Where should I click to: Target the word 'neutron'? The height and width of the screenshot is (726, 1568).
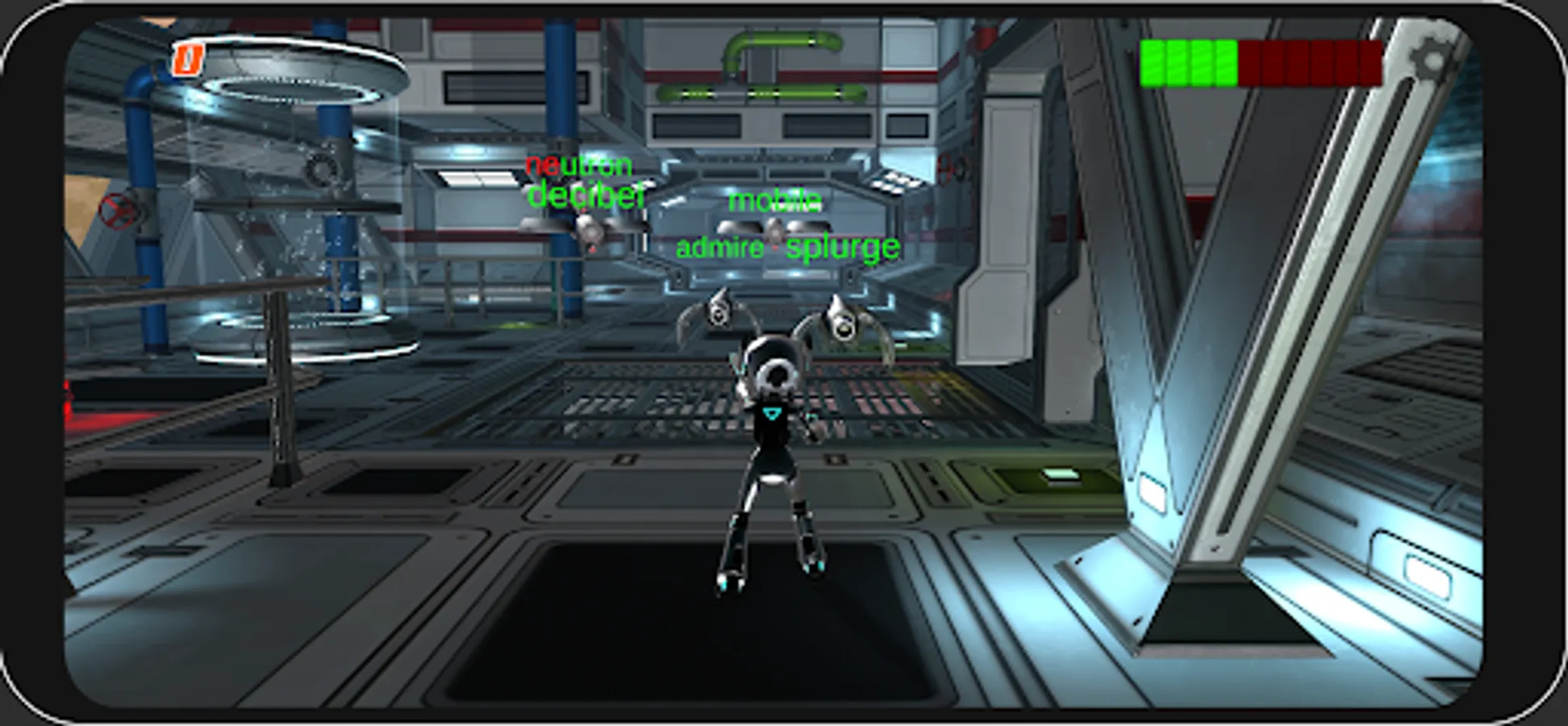[579, 166]
